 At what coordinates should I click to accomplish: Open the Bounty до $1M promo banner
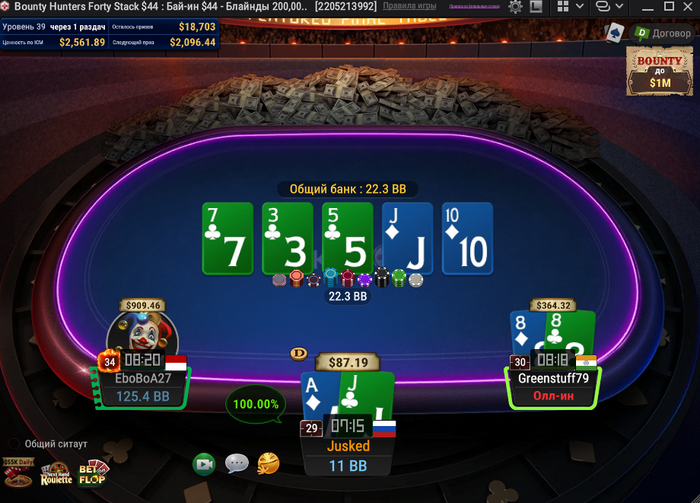(x=659, y=69)
